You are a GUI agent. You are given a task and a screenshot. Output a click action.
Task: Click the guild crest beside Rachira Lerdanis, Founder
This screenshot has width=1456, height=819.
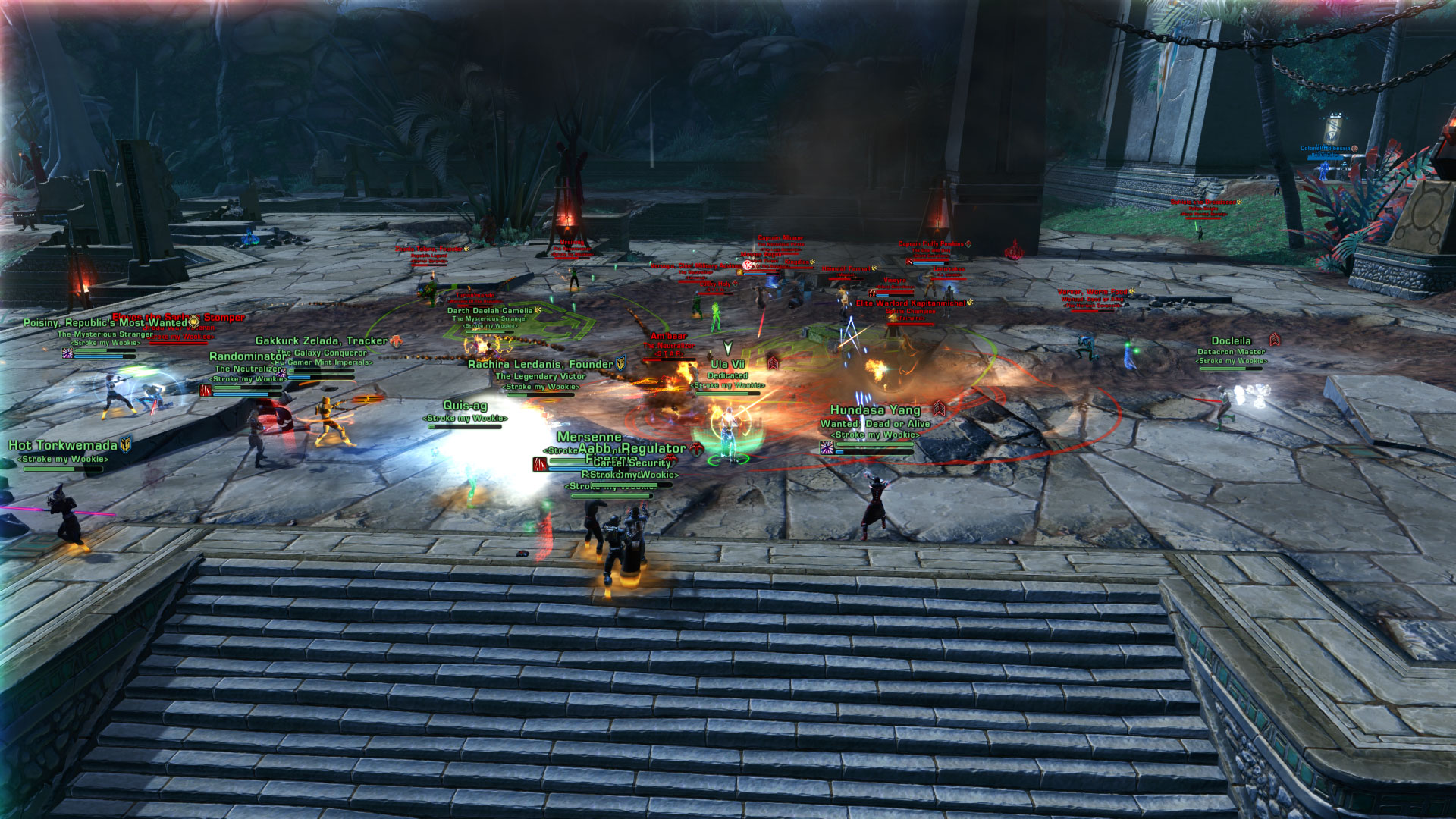(620, 362)
